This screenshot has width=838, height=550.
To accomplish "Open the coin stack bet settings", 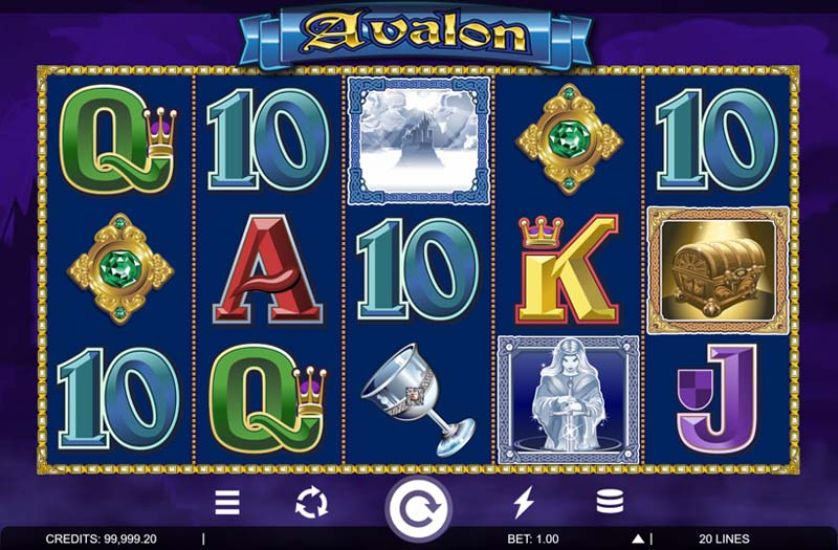I will pos(609,502).
